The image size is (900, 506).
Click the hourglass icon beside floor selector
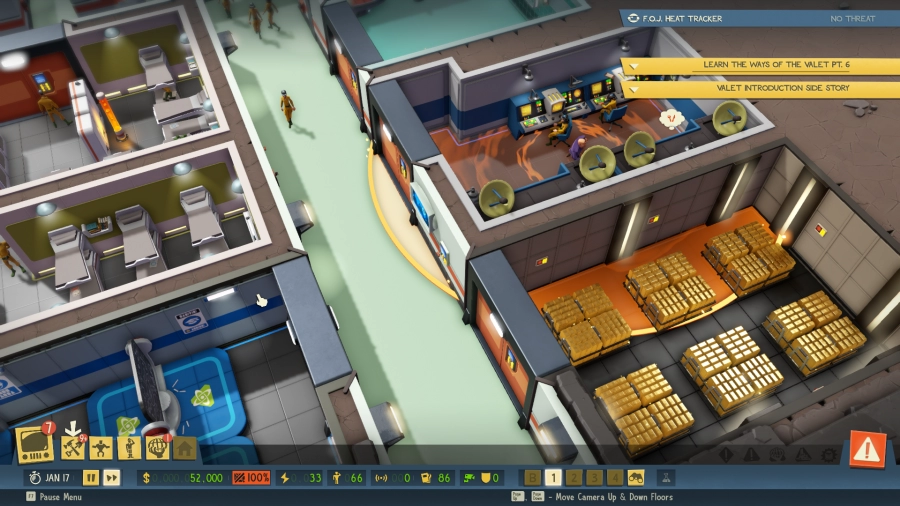coord(667,478)
